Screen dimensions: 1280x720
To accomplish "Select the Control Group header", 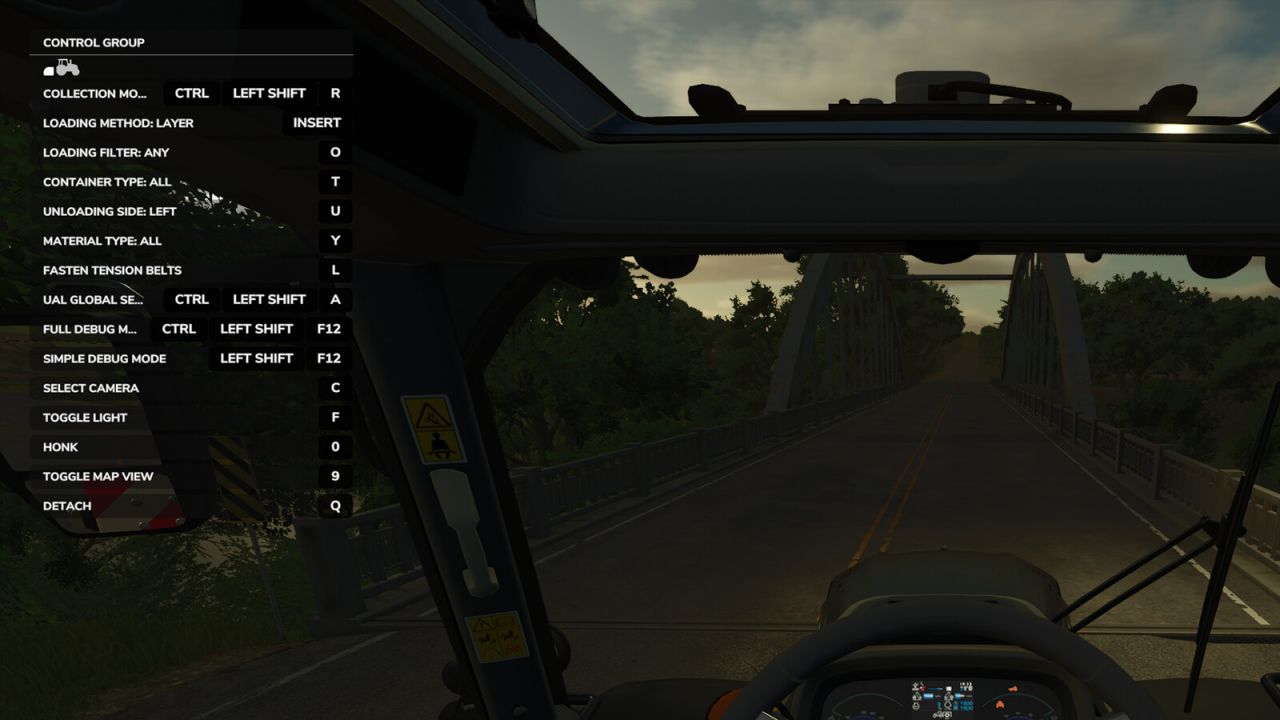I will pos(92,42).
